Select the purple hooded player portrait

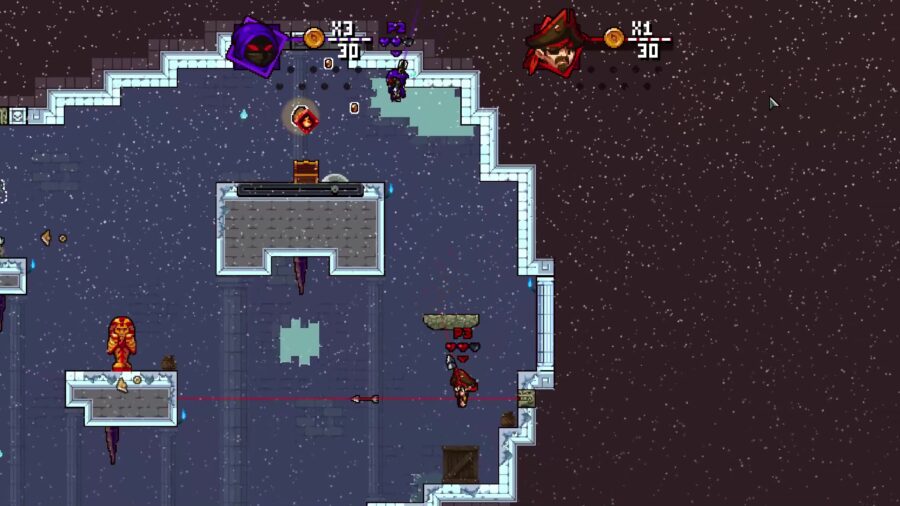tap(258, 45)
